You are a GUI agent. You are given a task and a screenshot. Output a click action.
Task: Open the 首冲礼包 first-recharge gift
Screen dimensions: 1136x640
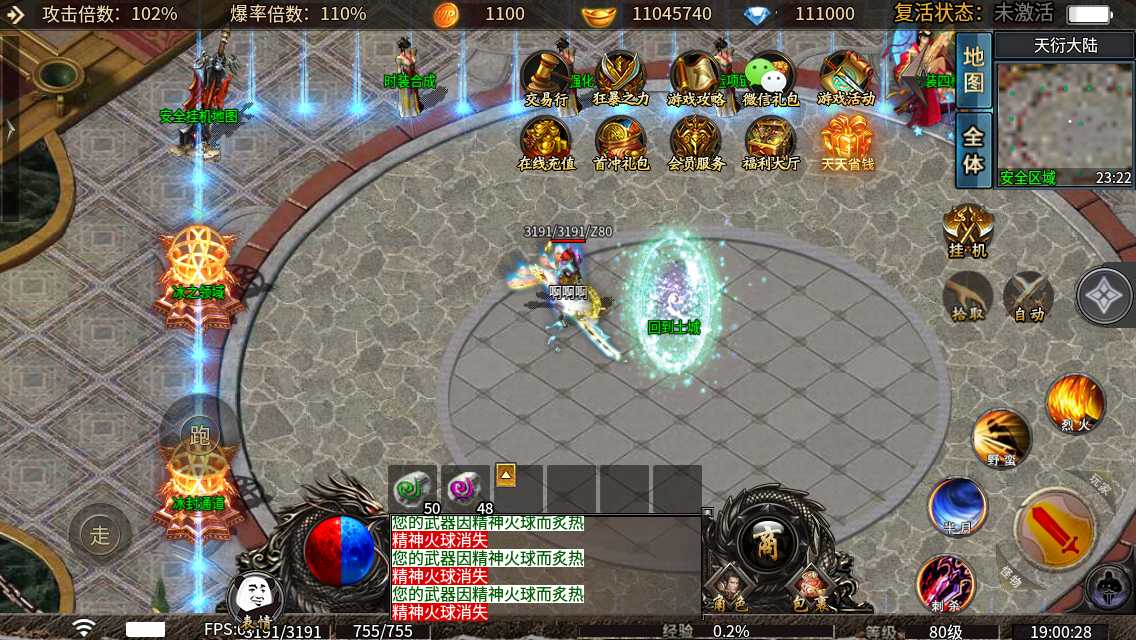click(621, 141)
